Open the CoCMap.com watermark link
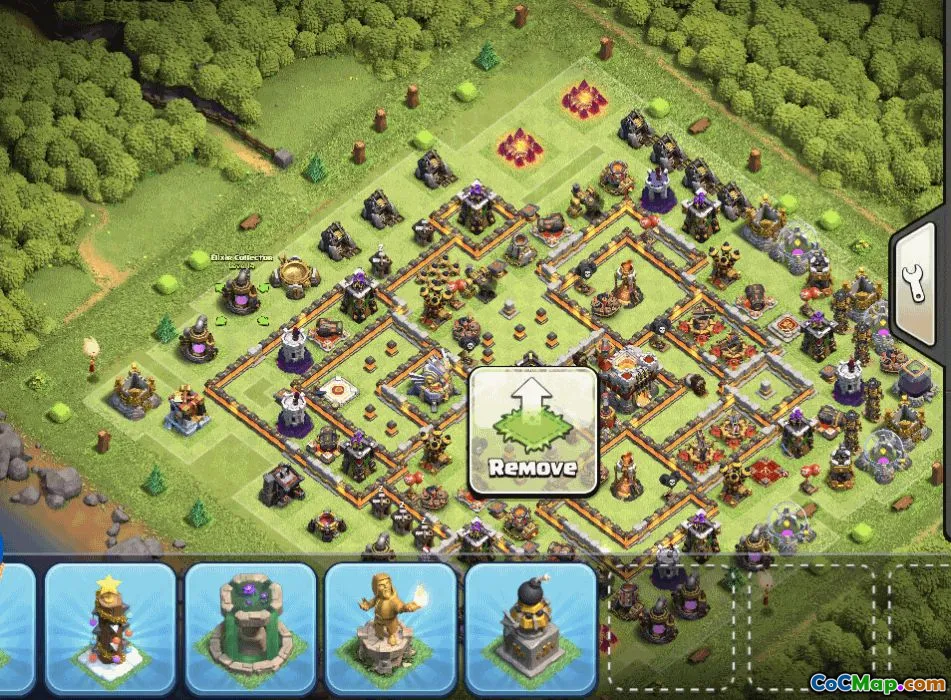Screen dimensions: 951x700 [x=876, y=684]
